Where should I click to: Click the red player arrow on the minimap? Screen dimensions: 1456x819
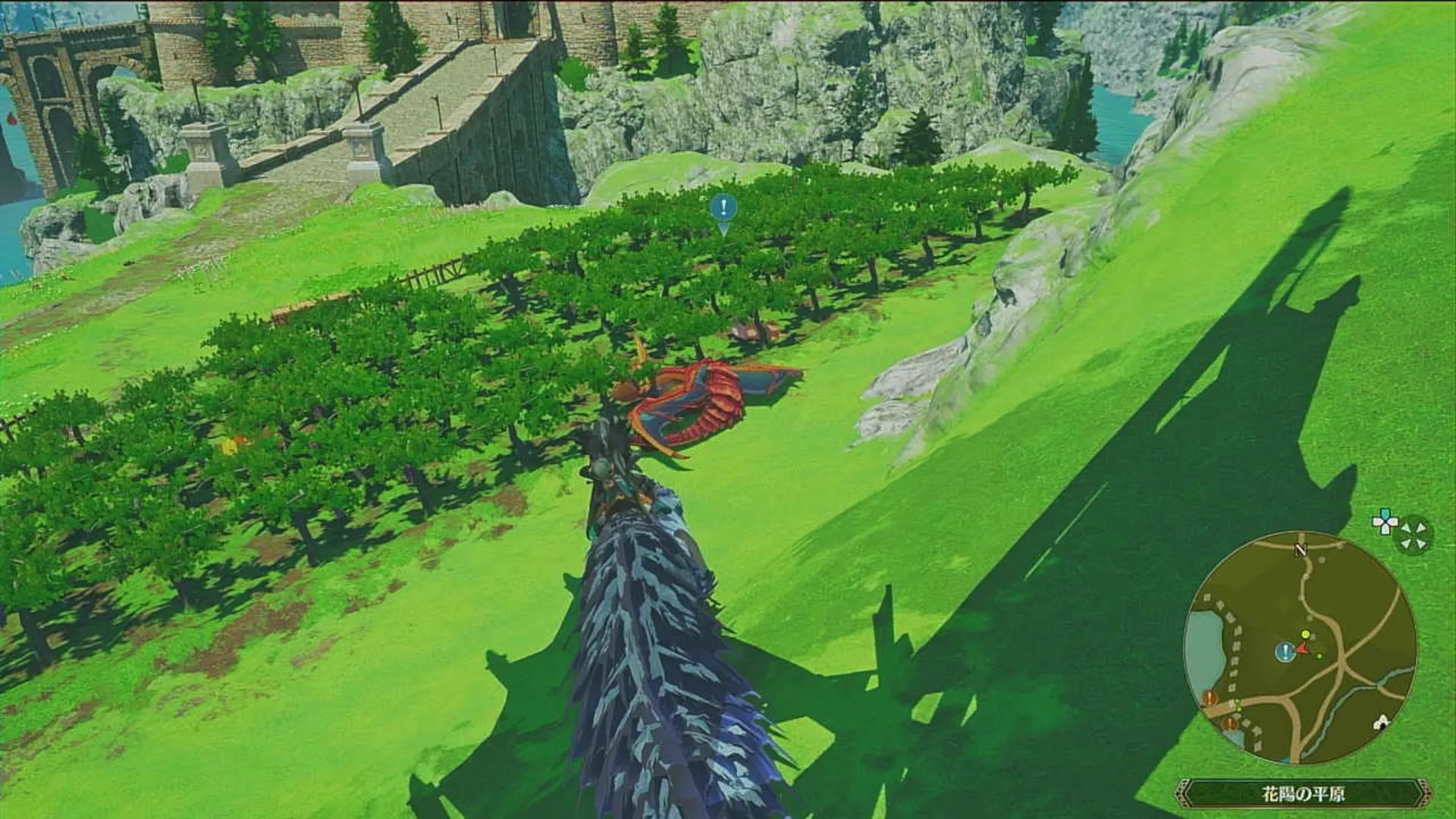[x=1302, y=648]
